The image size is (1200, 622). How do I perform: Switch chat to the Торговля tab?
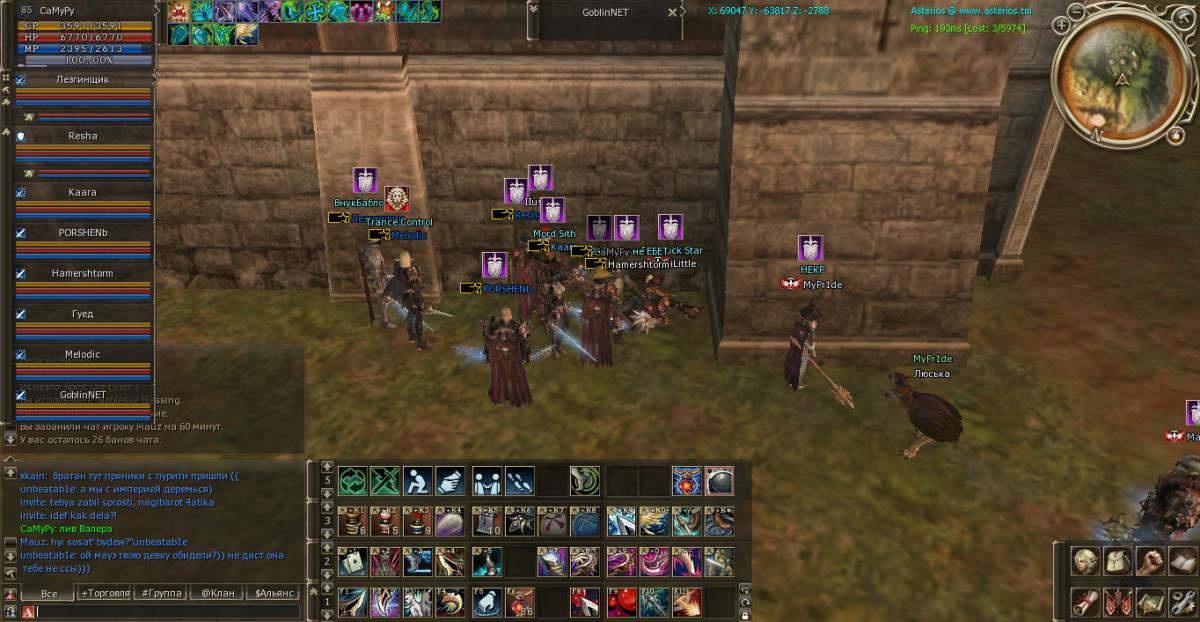105,593
